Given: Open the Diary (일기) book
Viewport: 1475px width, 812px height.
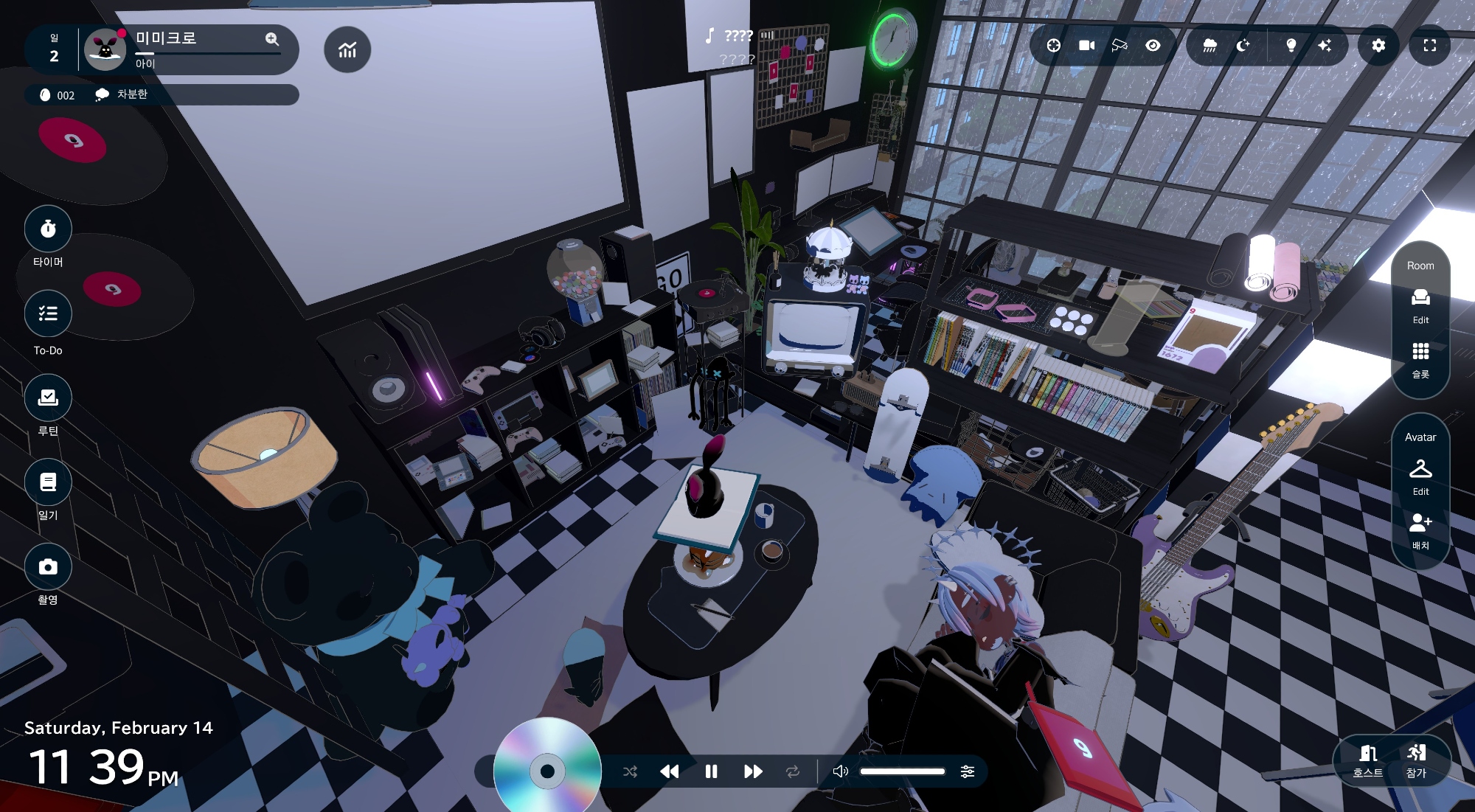Looking at the screenshot, I should click(x=48, y=482).
